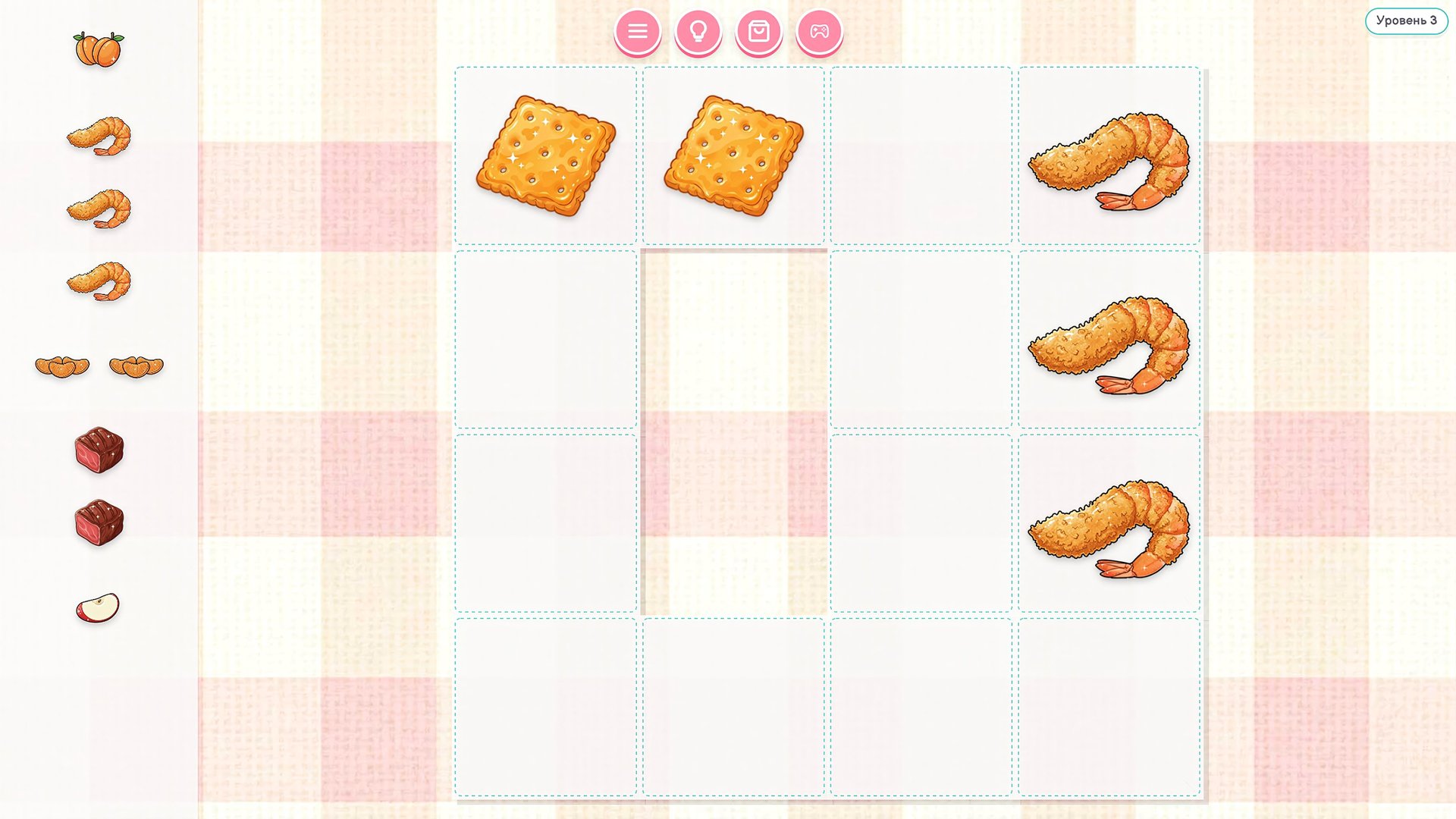This screenshot has width=1456, height=819.
Task: Open the shopping bag icon
Action: (x=761, y=32)
